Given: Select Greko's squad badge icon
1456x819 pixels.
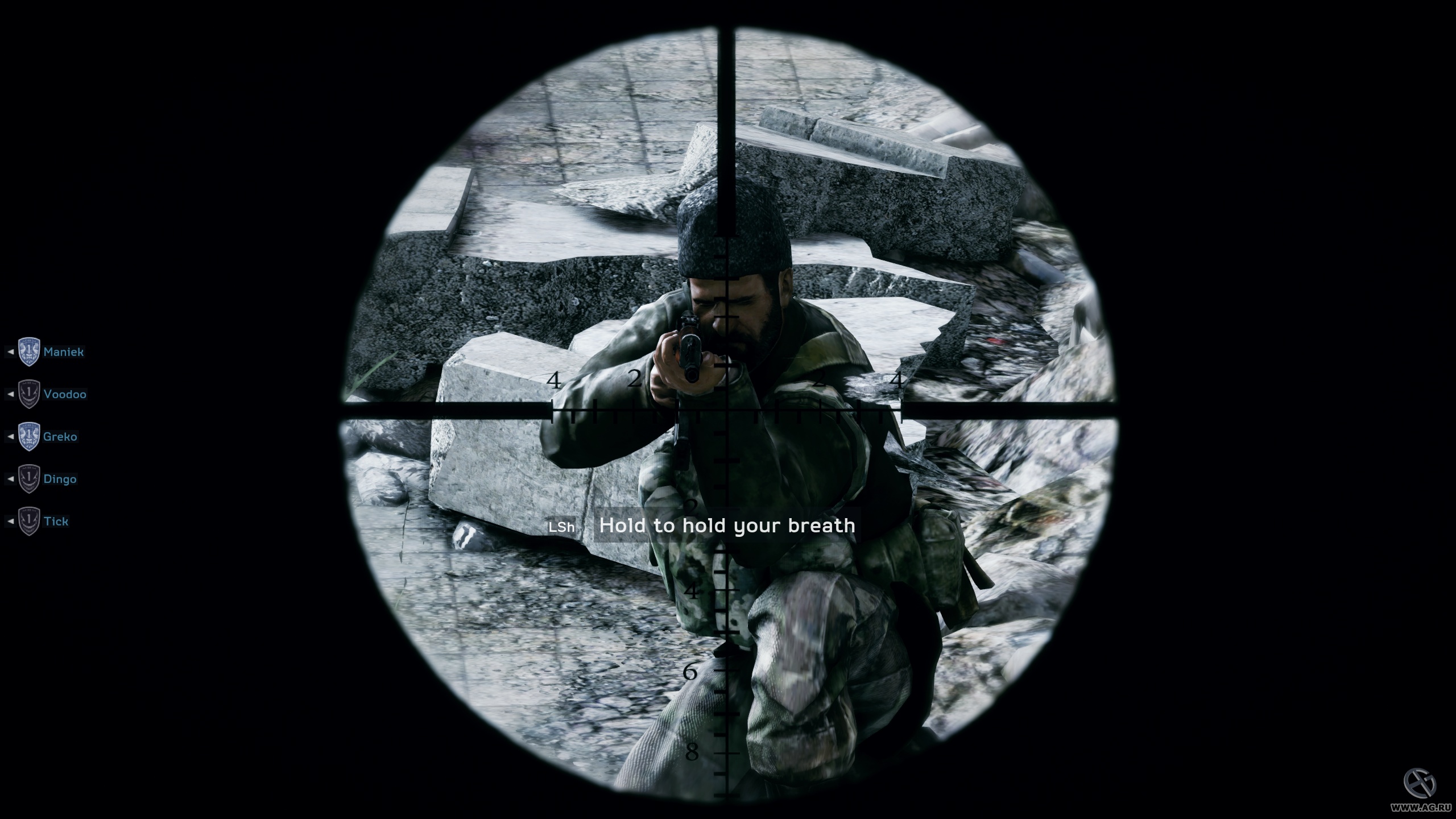Looking at the screenshot, I should (30, 436).
